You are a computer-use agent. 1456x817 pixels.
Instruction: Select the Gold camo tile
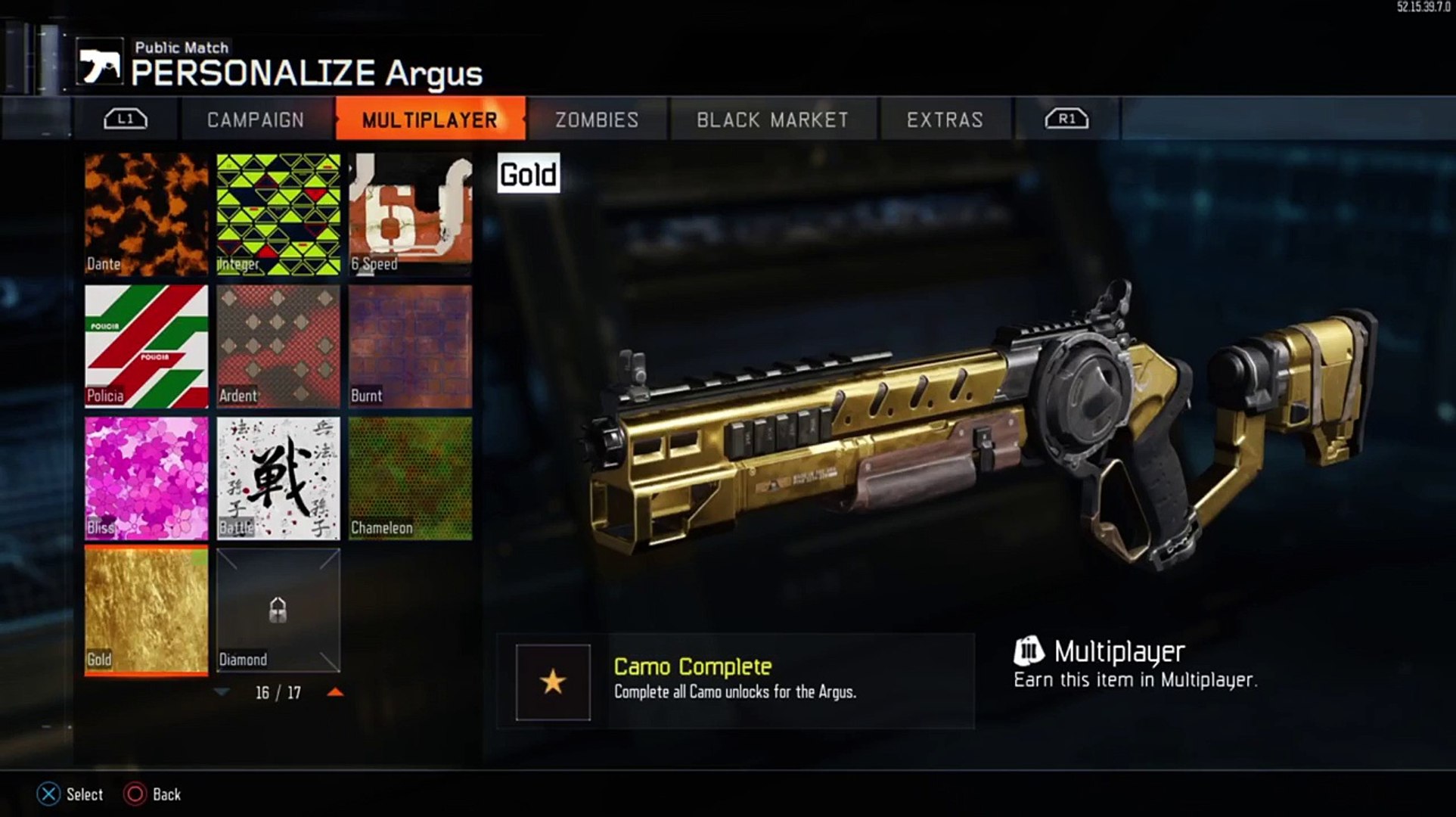click(146, 610)
